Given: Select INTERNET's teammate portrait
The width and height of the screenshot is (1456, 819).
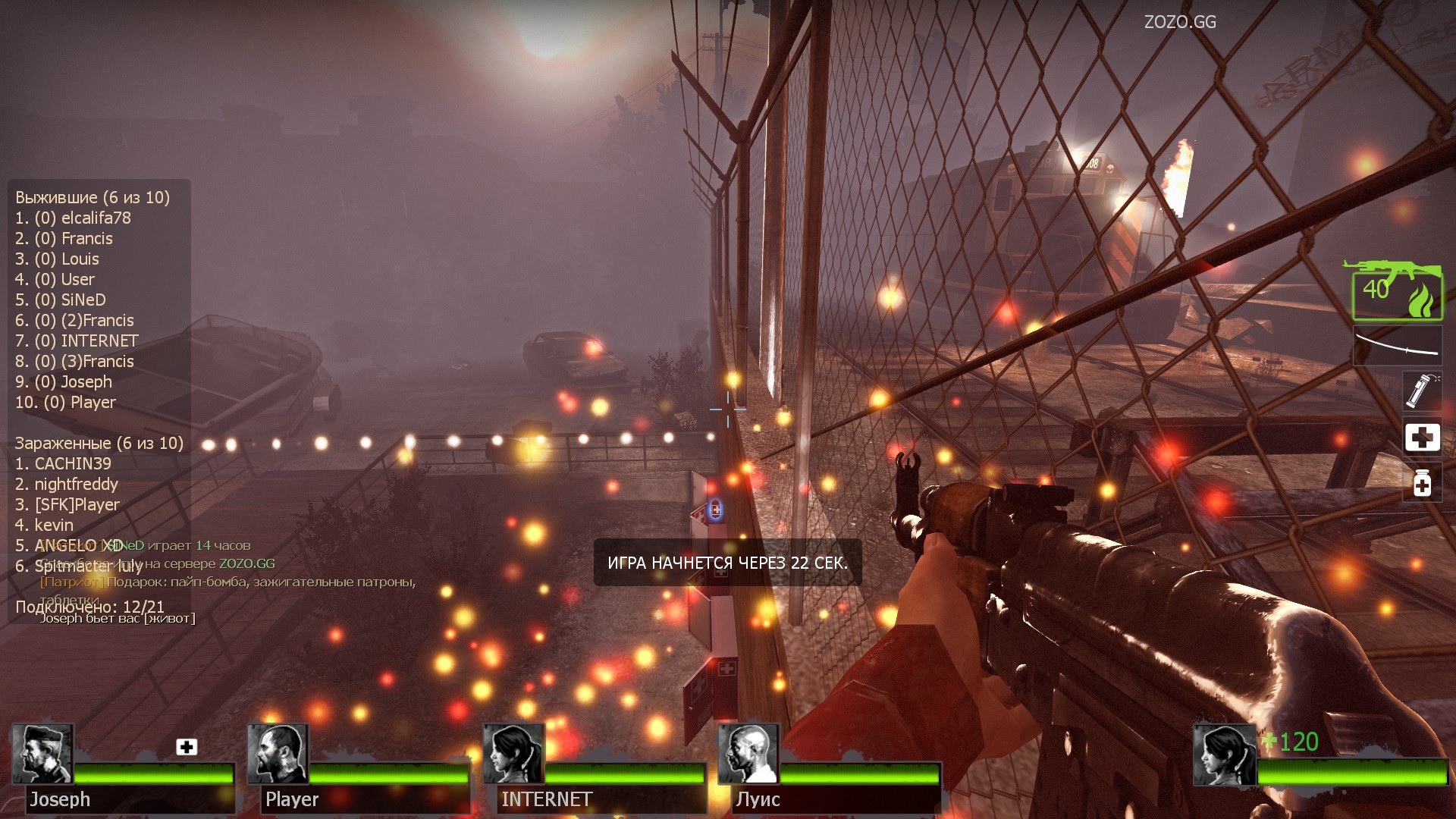Looking at the screenshot, I should point(513,754).
